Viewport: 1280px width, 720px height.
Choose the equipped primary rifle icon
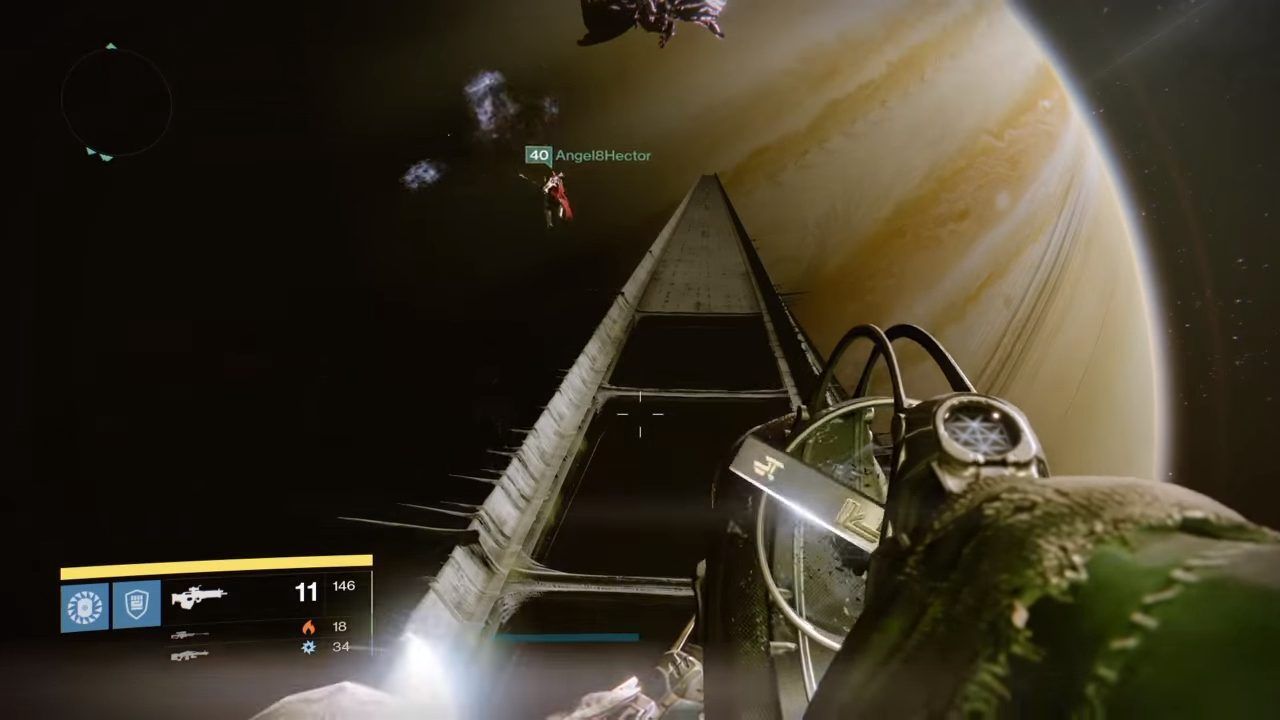click(x=198, y=596)
